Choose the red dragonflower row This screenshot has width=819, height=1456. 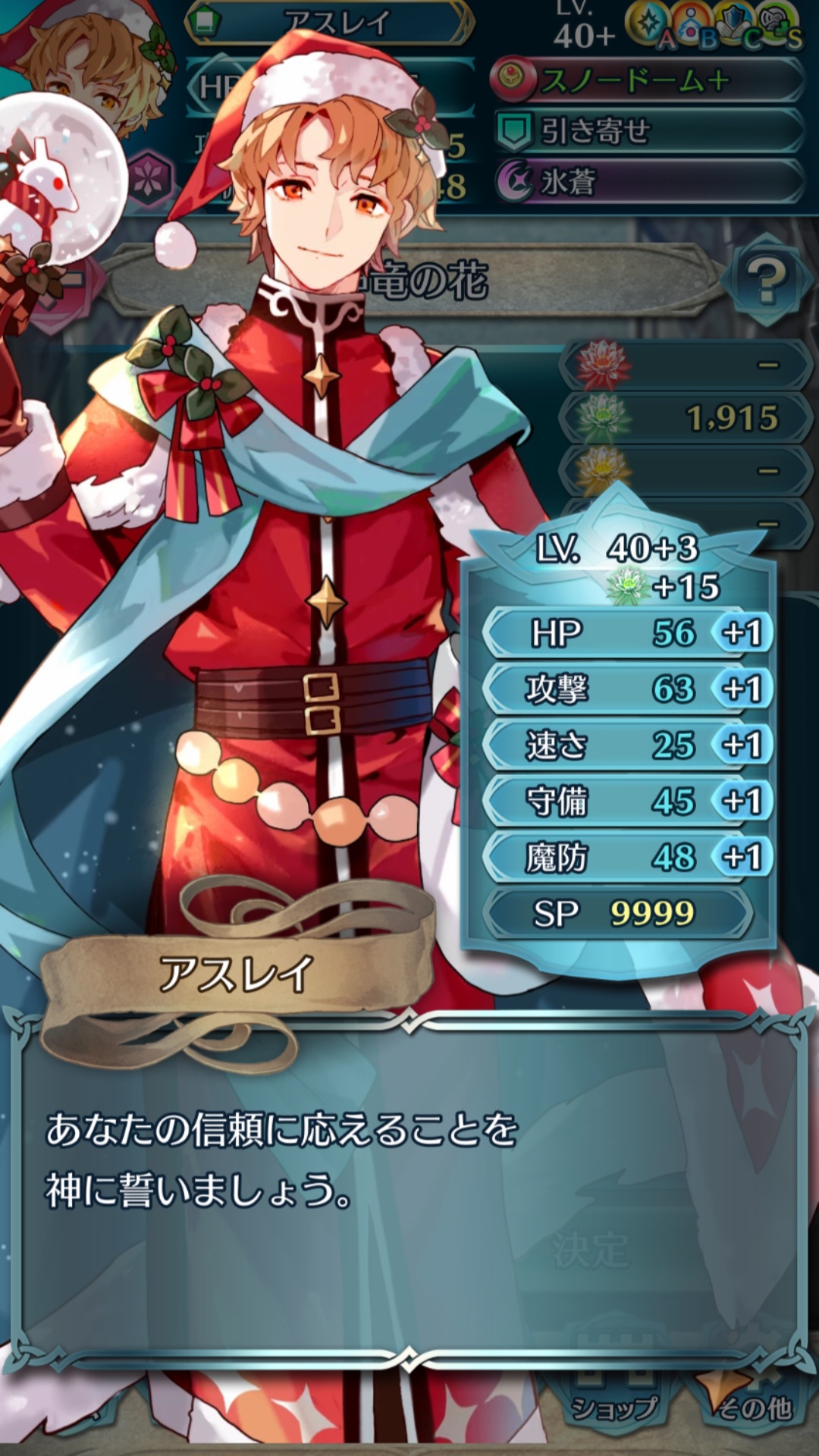coord(685,365)
